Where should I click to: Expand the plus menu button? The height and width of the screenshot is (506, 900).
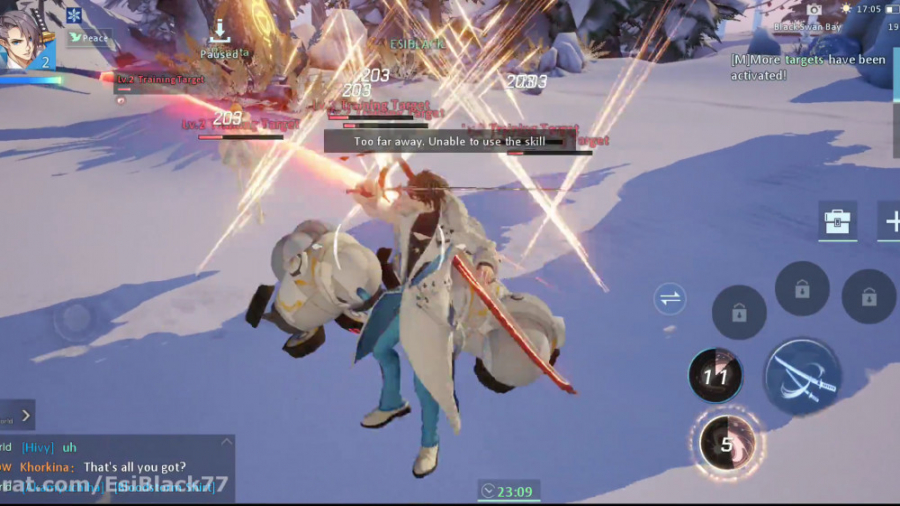pyautogui.click(x=889, y=221)
